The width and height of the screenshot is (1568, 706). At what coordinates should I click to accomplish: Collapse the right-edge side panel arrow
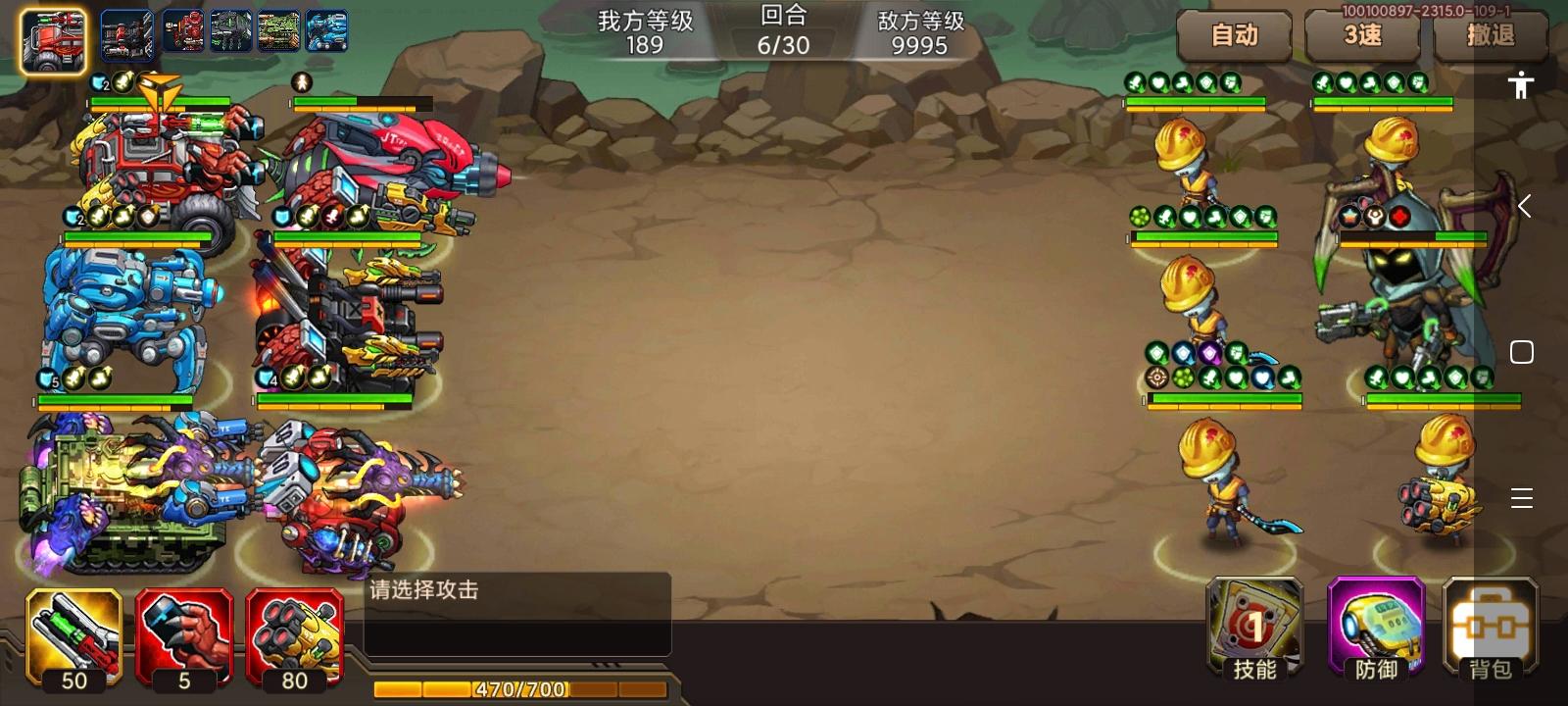click(1524, 206)
